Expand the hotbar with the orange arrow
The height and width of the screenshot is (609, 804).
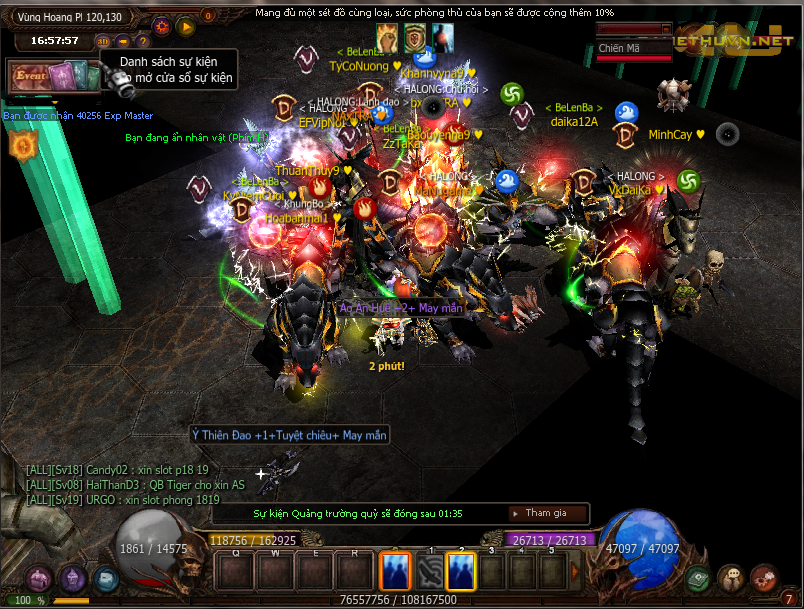[574, 572]
